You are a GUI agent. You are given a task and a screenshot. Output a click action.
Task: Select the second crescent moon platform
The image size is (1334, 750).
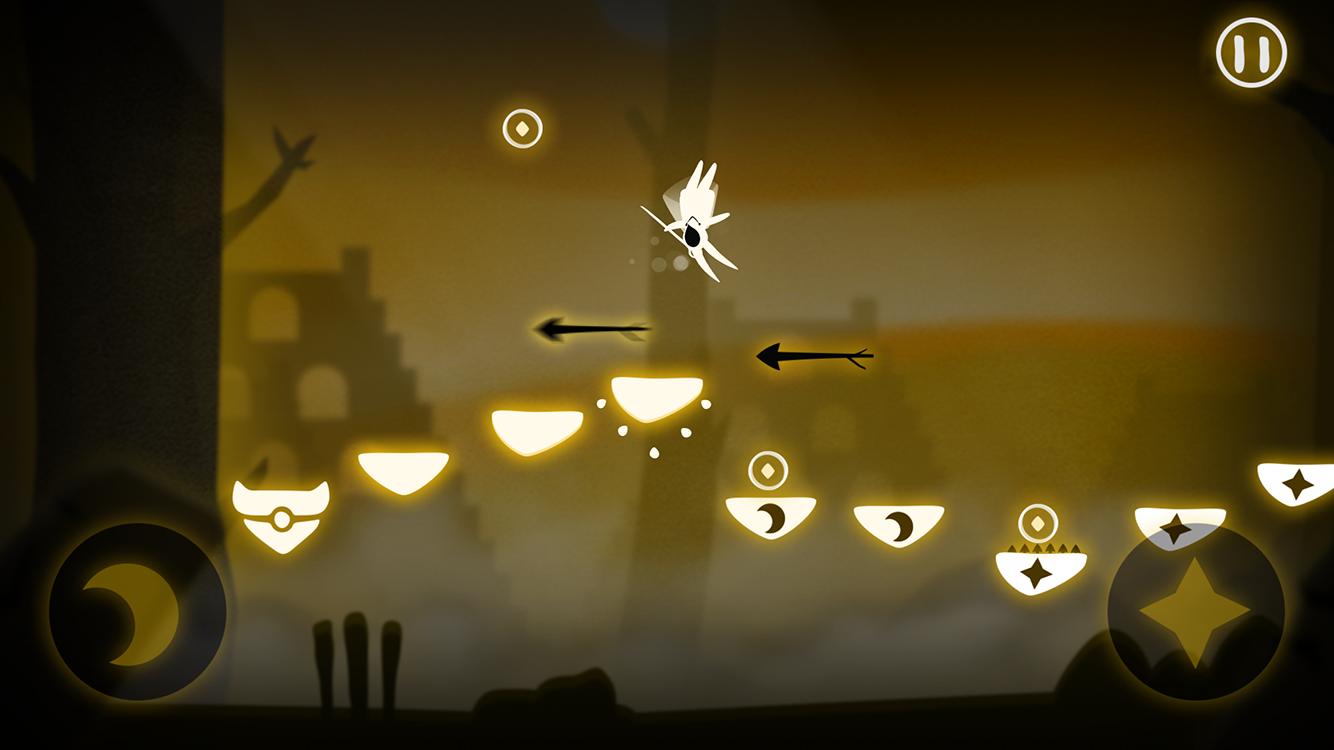[x=899, y=525]
